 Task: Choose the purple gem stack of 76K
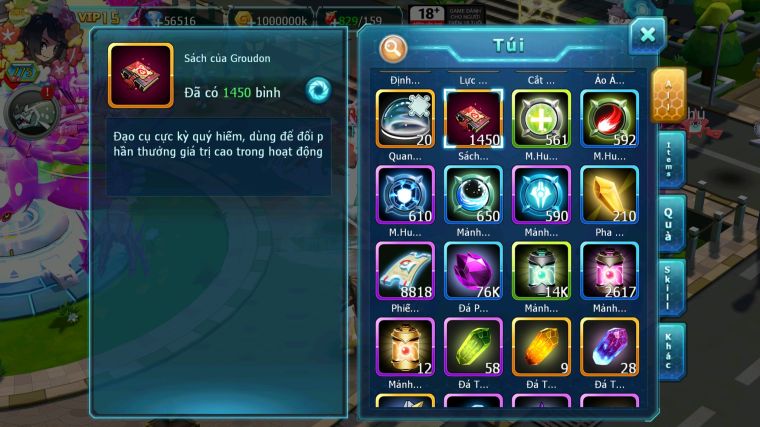(473, 270)
